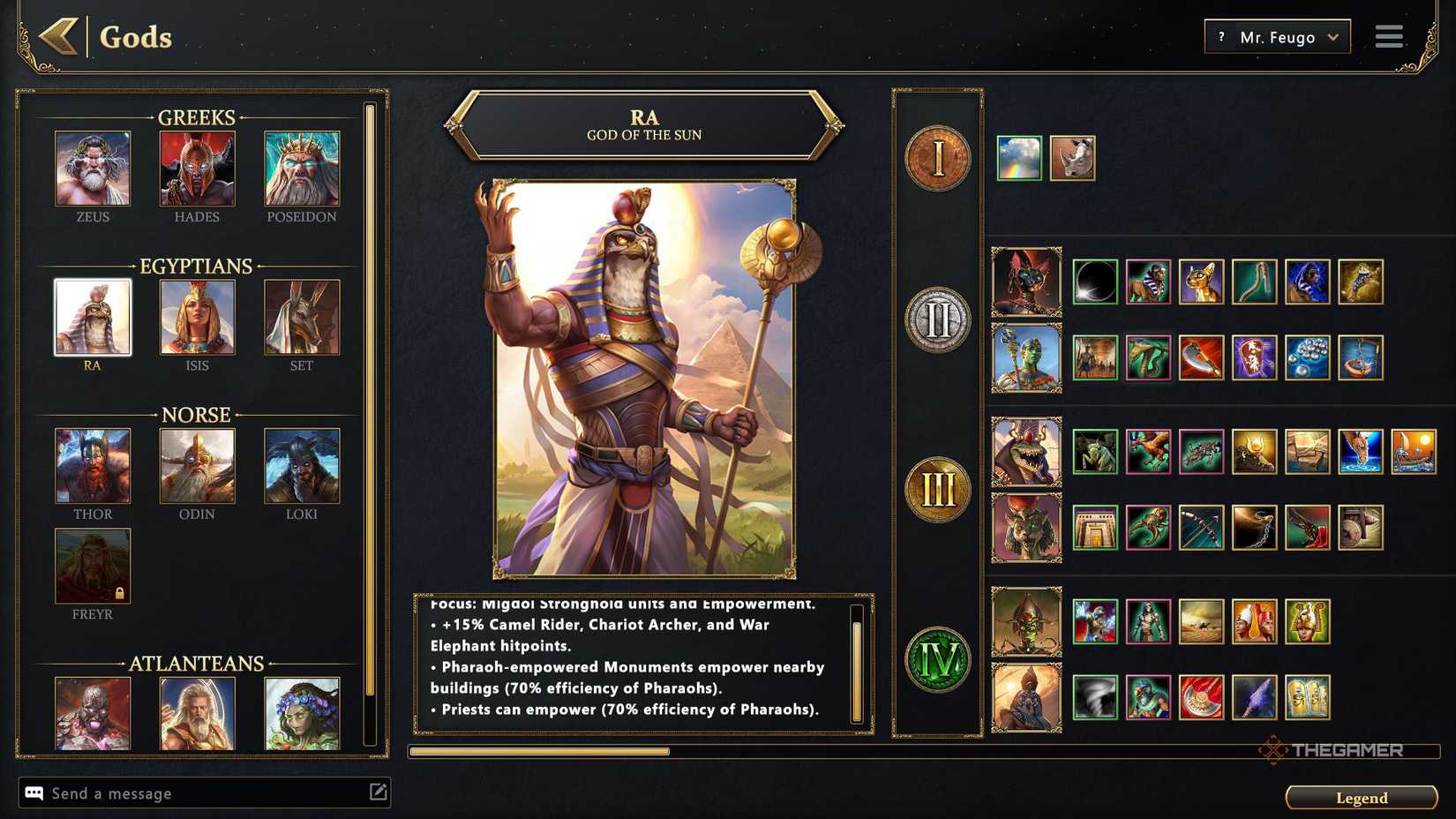Open the Mr. Feugo profile dropdown

coord(1277,37)
